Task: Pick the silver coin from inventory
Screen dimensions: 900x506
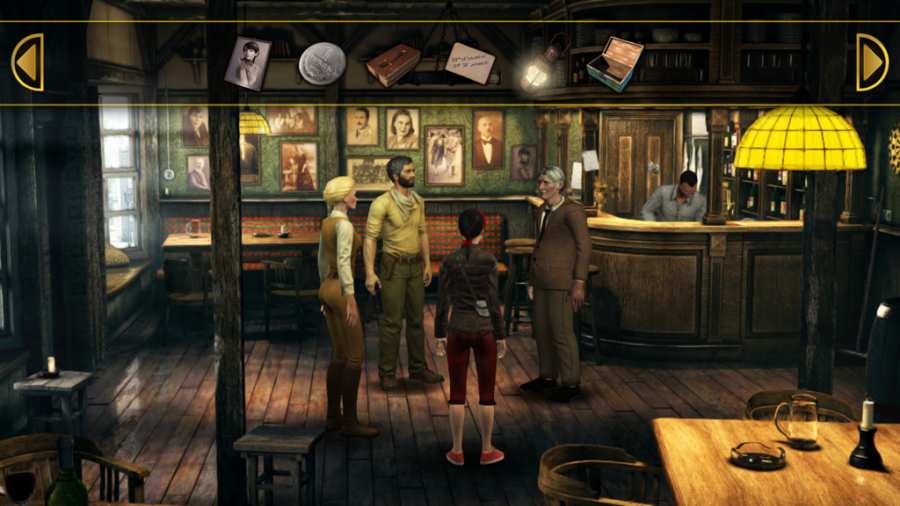Action: (322, 63)
